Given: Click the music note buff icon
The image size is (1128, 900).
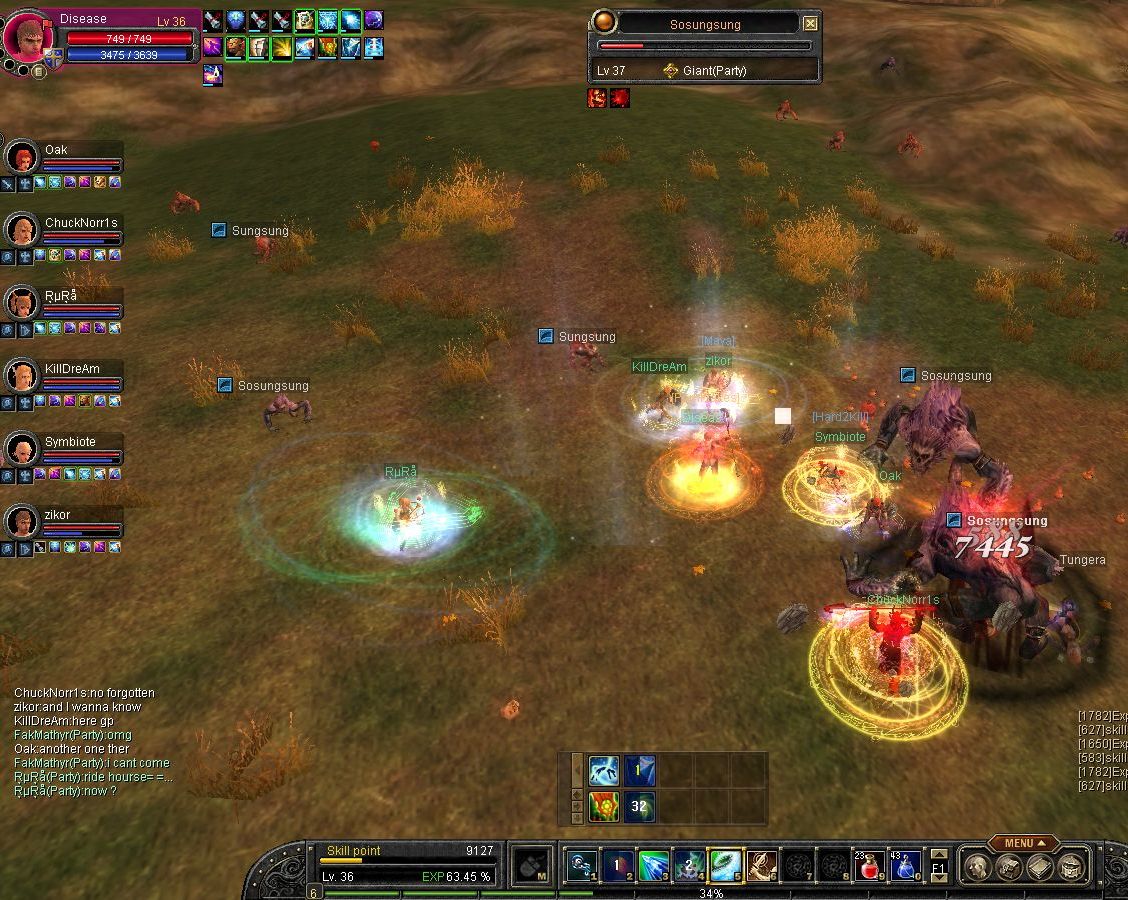Looking at the screenshot, I should [213, 73].
